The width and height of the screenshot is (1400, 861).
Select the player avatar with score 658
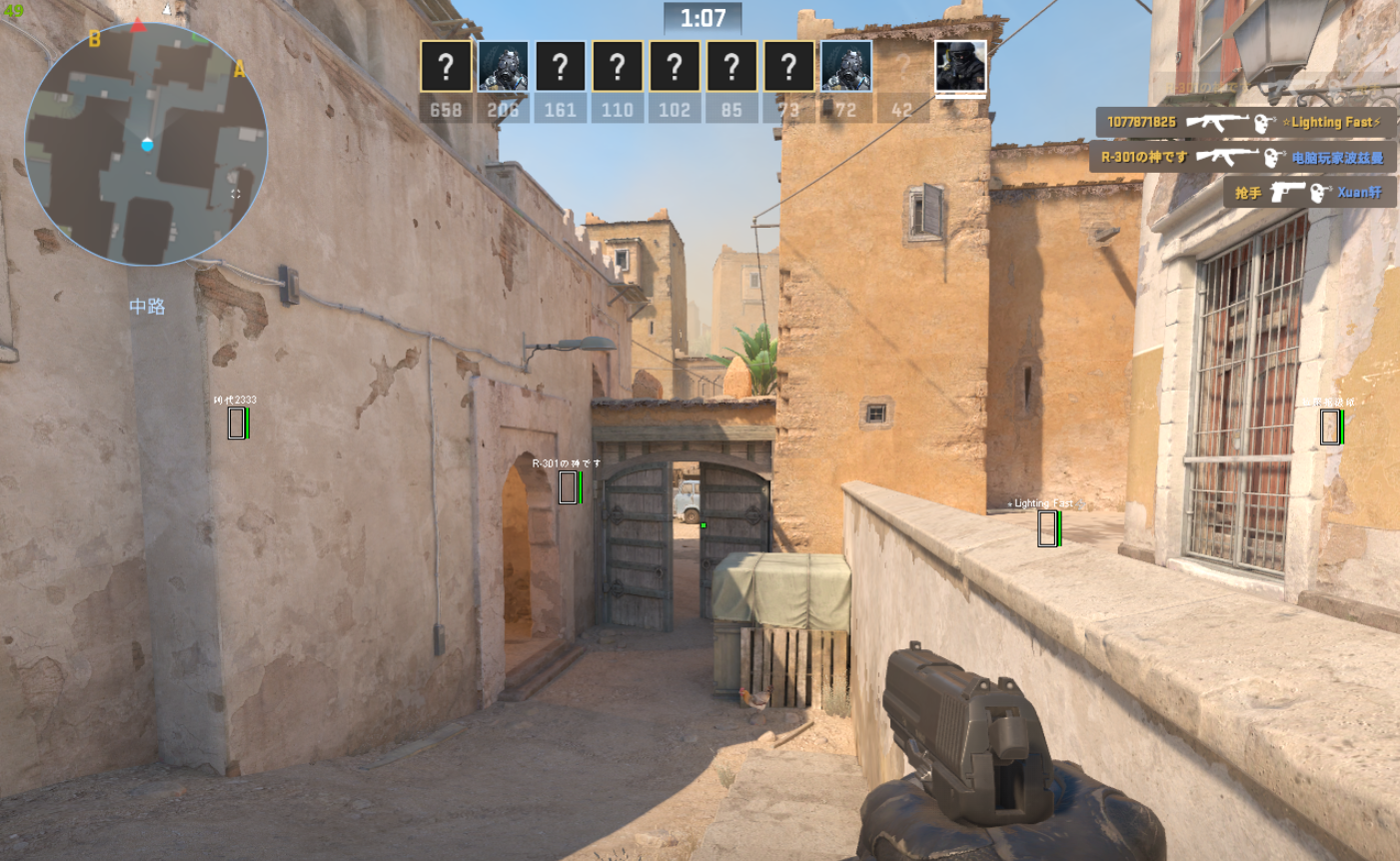click(x=446, y=67)
